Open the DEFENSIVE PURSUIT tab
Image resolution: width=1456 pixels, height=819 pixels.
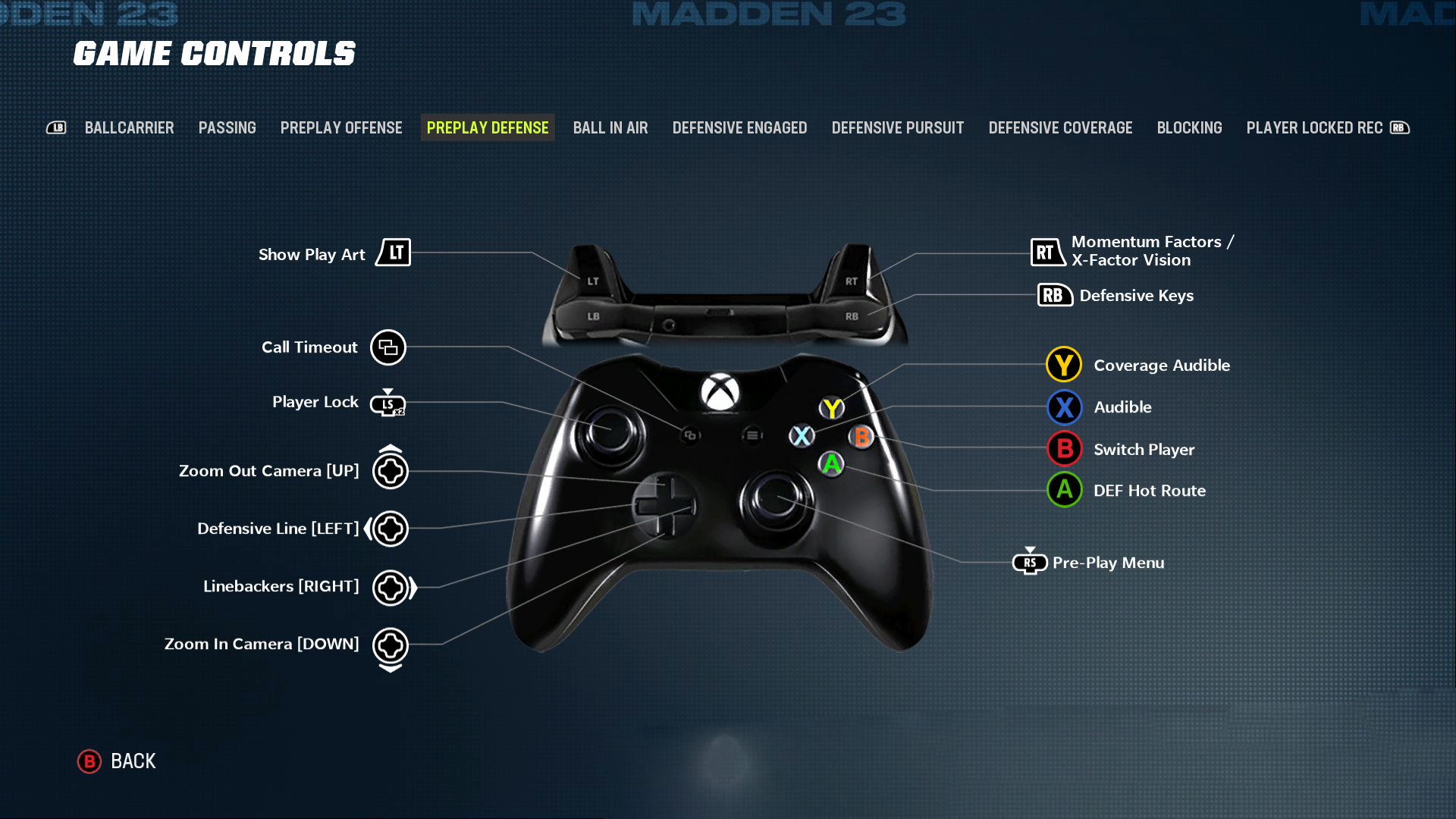tap(898, 127)
